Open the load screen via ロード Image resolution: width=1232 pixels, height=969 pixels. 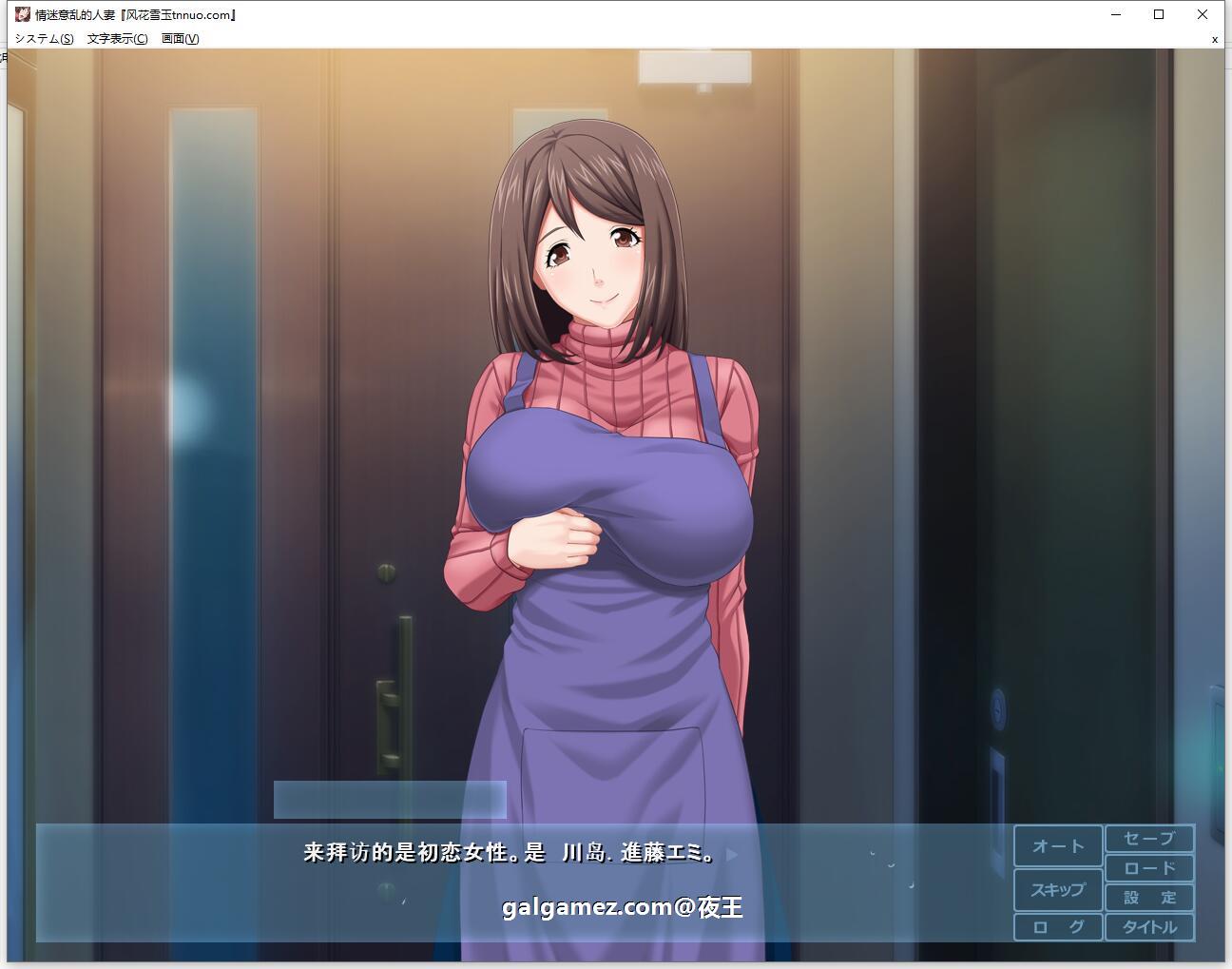tap(1149, 867)
